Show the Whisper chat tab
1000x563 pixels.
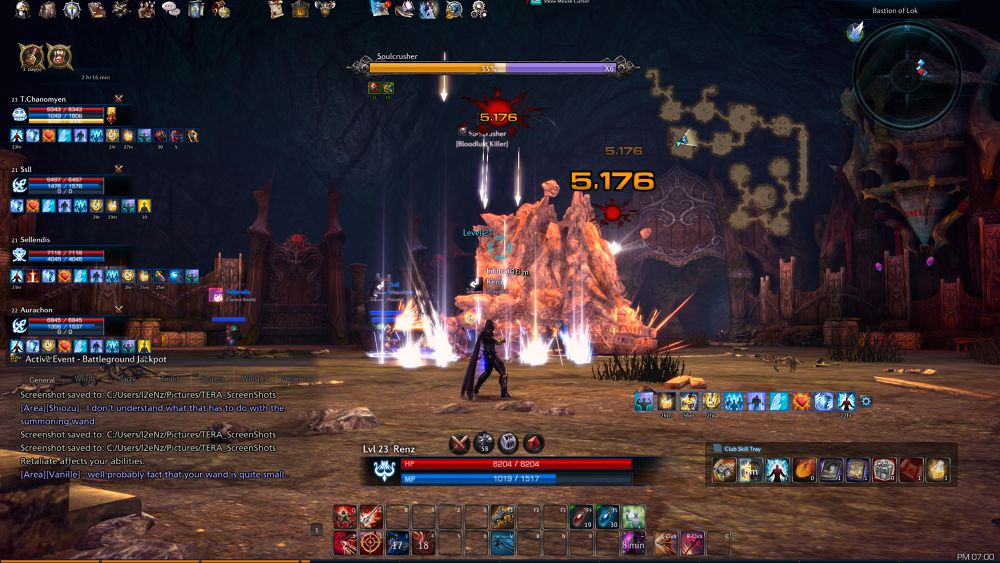point(255,380)
